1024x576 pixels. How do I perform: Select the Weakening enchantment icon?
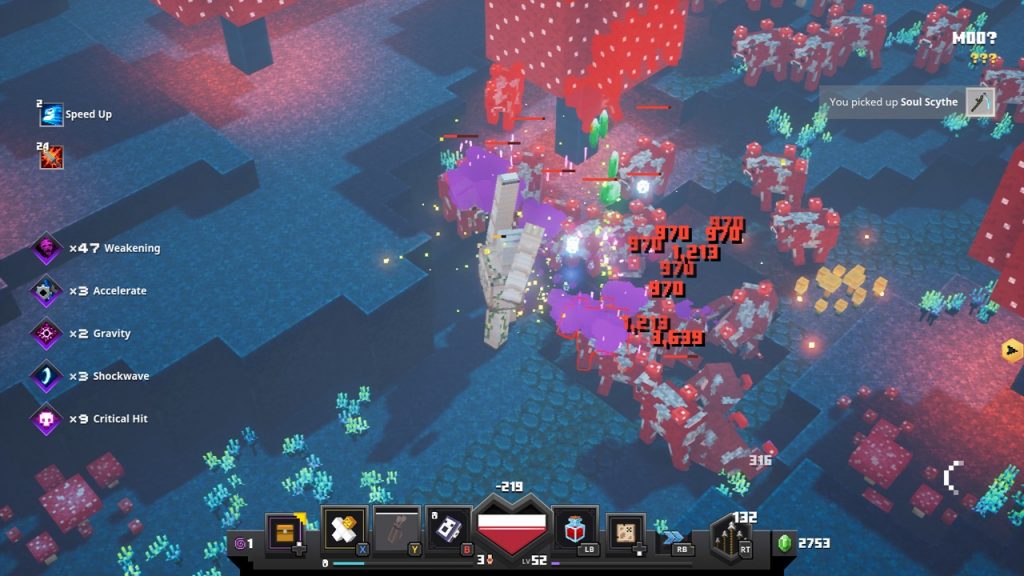(x=46, y=248)
